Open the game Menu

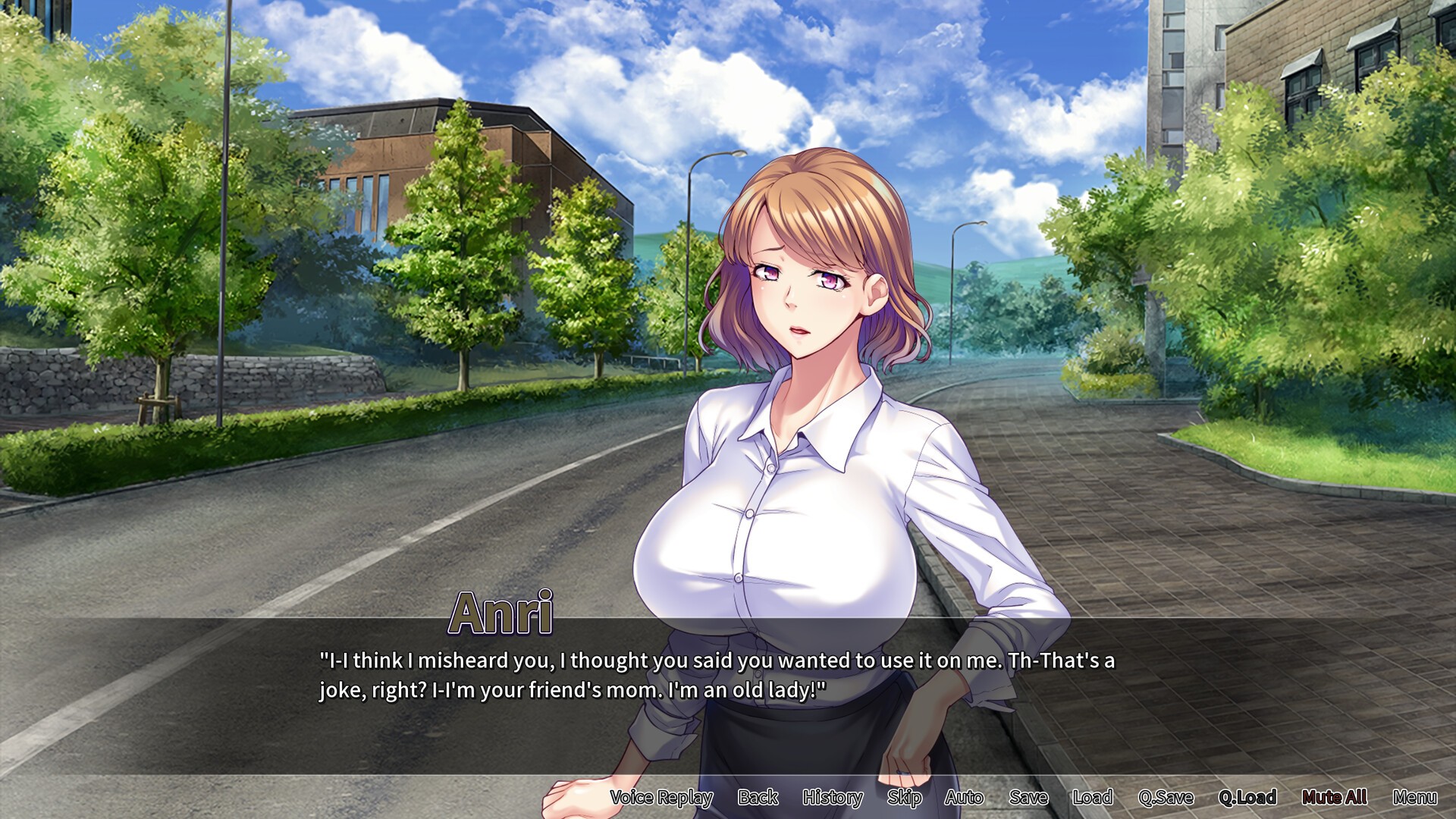1414,797
